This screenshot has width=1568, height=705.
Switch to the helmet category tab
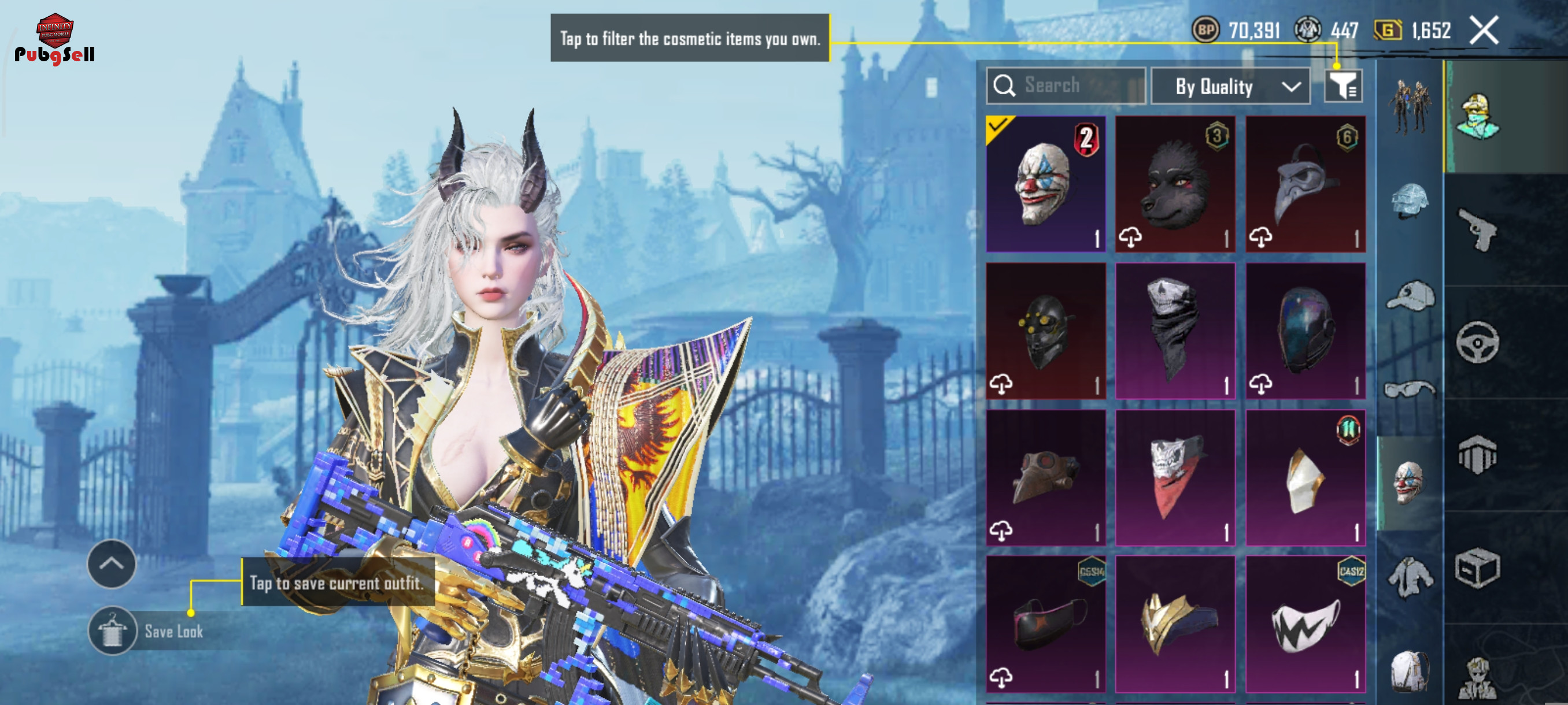click(x=1410, y=201)
